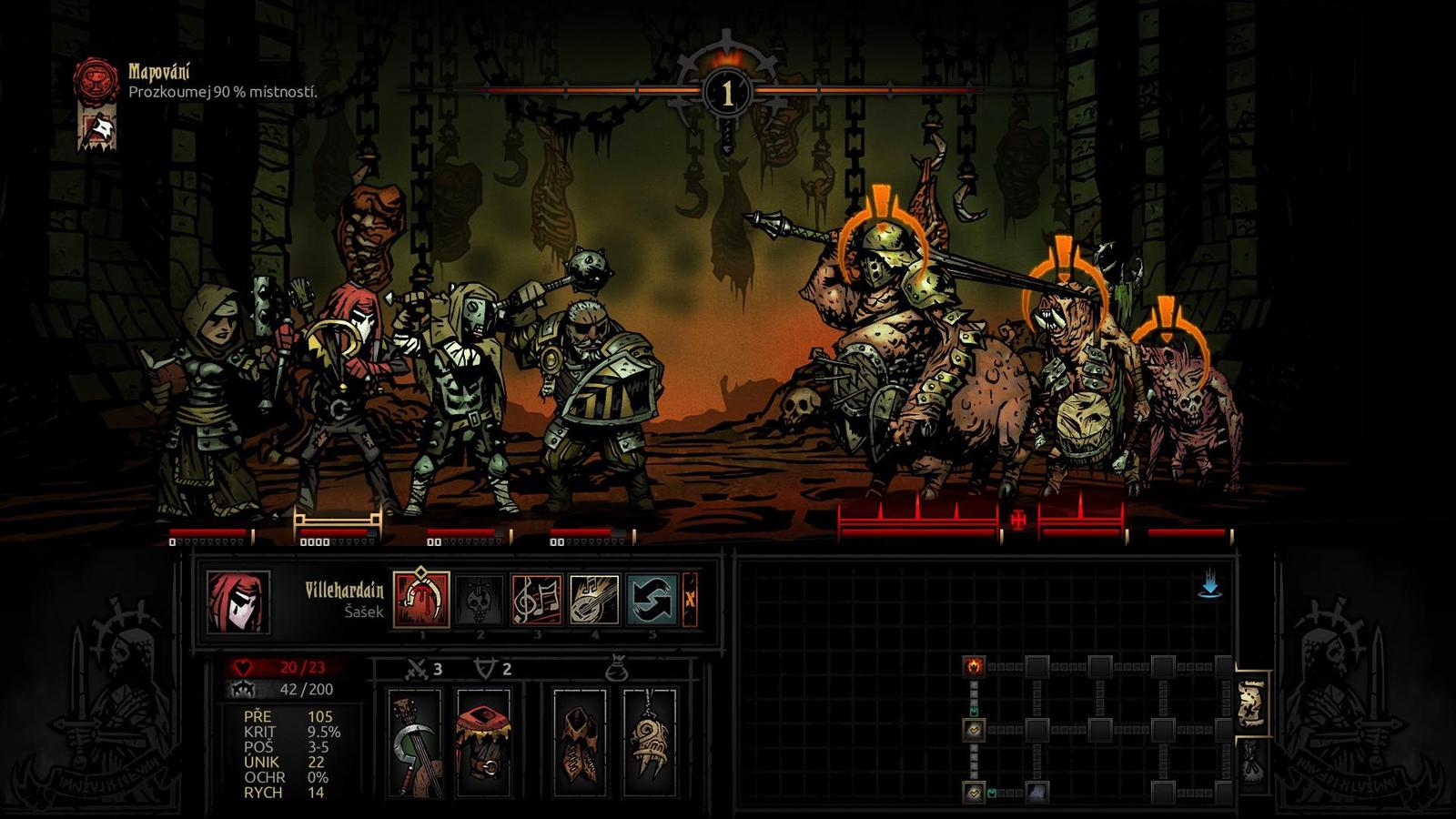Click the move swap arrows skill
This screenshot has height=819, width=1456.
click(x=652, y=600)
